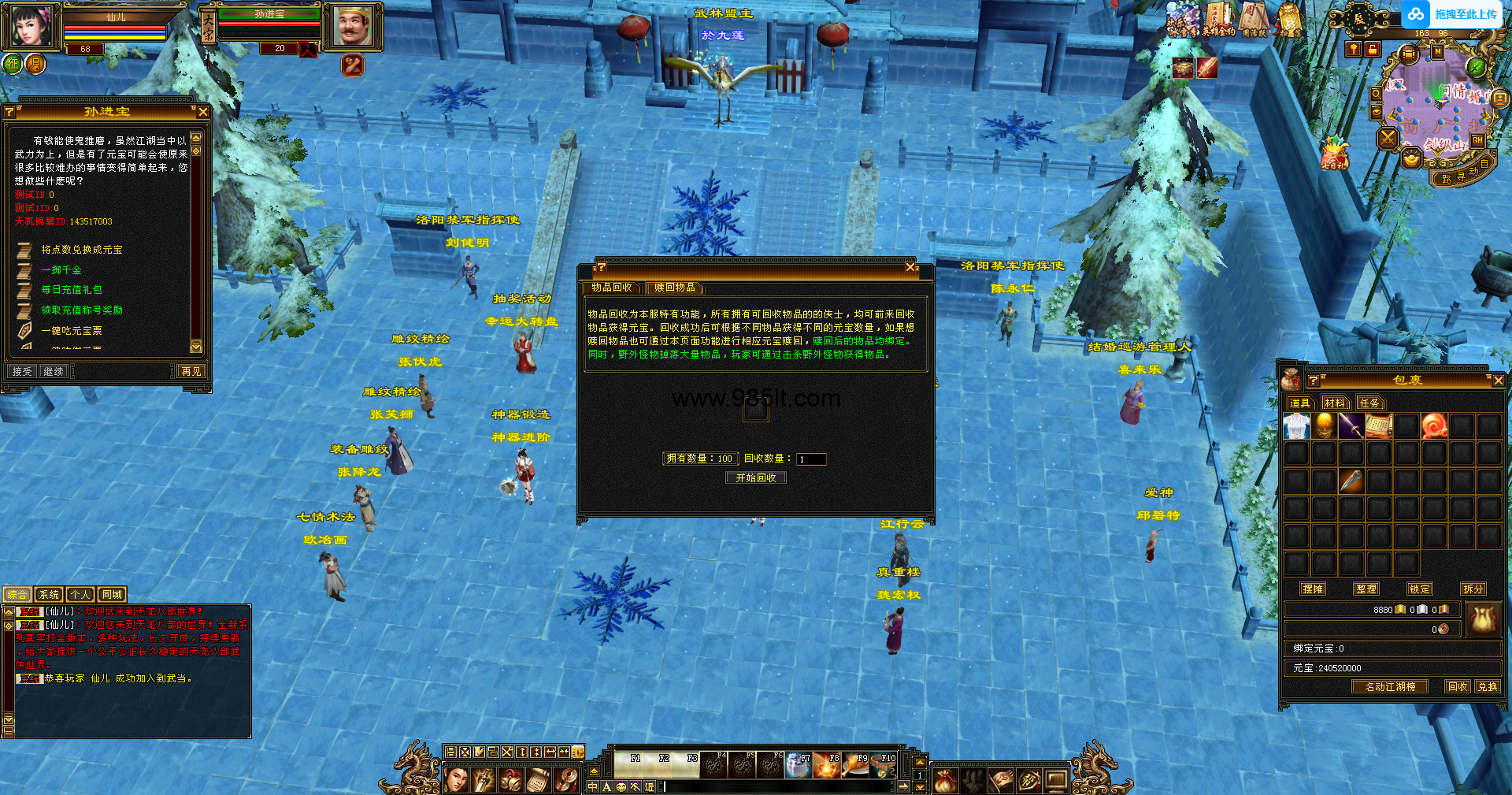
Task: Close the item recycling window
Action: (x=910, y=268)
